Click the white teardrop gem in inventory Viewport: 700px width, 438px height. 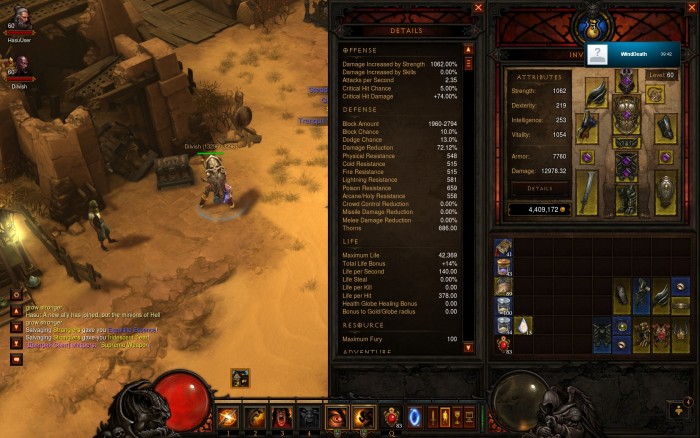coord(524,325)
